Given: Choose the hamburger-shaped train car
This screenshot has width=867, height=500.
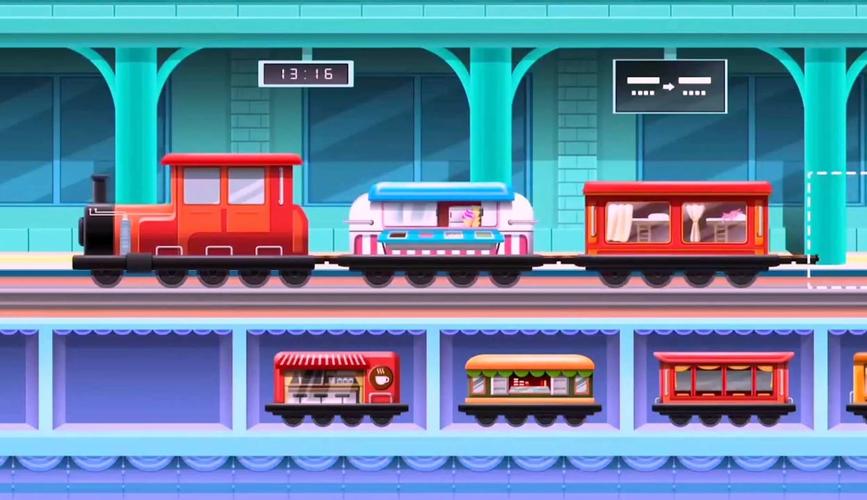Looking at the screenshot, I should click(529, 381).
